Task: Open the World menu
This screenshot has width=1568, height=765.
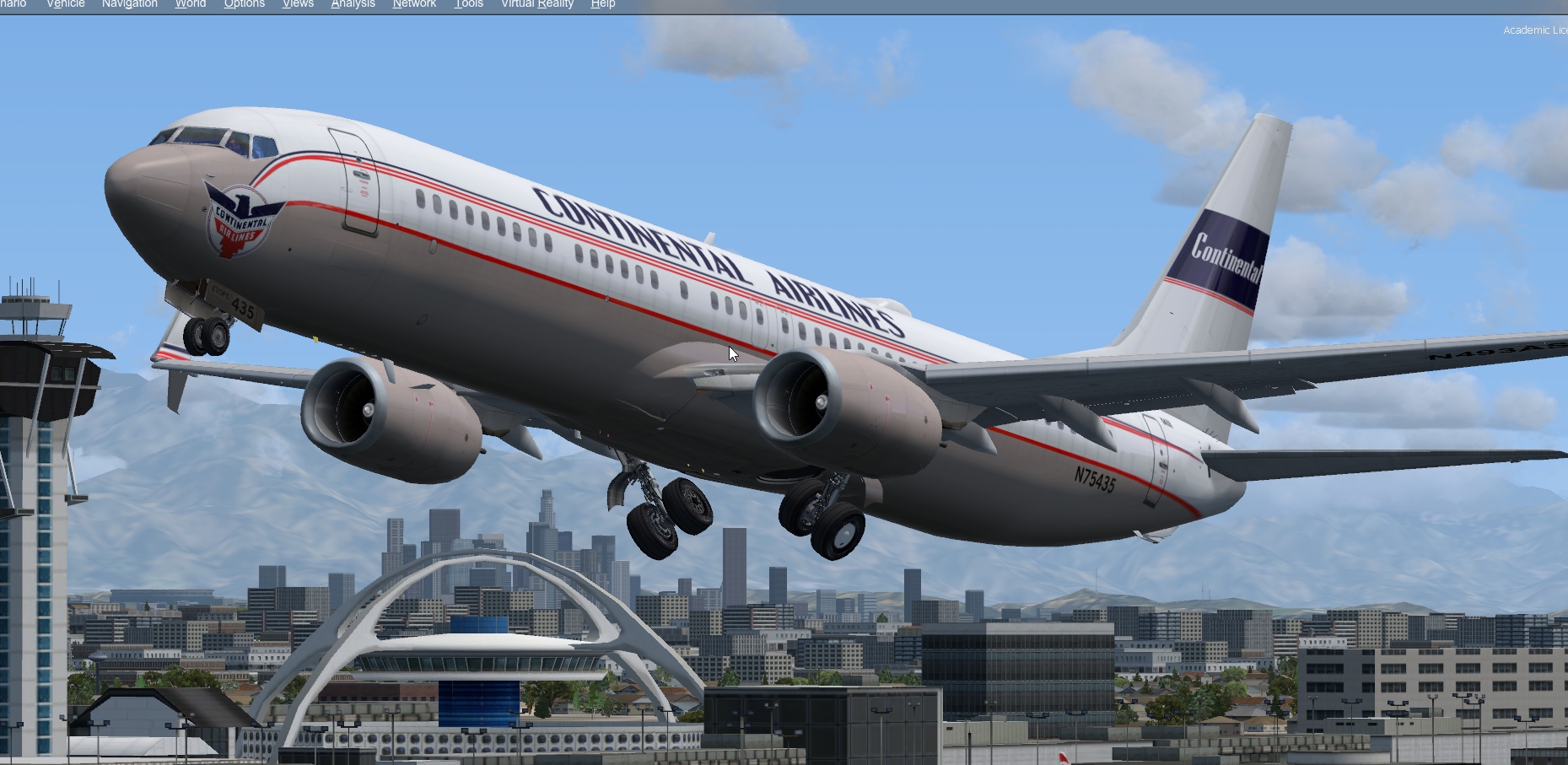Action: click(189, 4)
